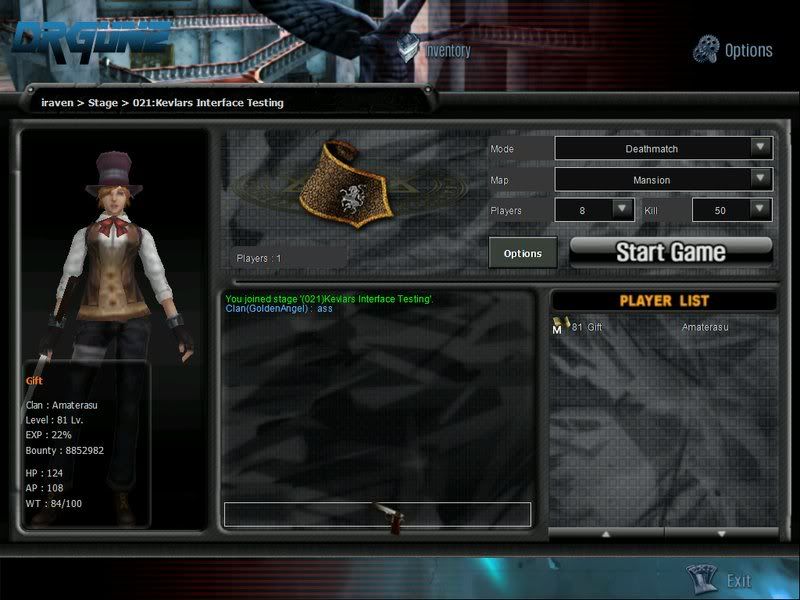This screenshot has height=600, width=800.
Task: Open the top-right Options menu
Action: coord(735,49)
